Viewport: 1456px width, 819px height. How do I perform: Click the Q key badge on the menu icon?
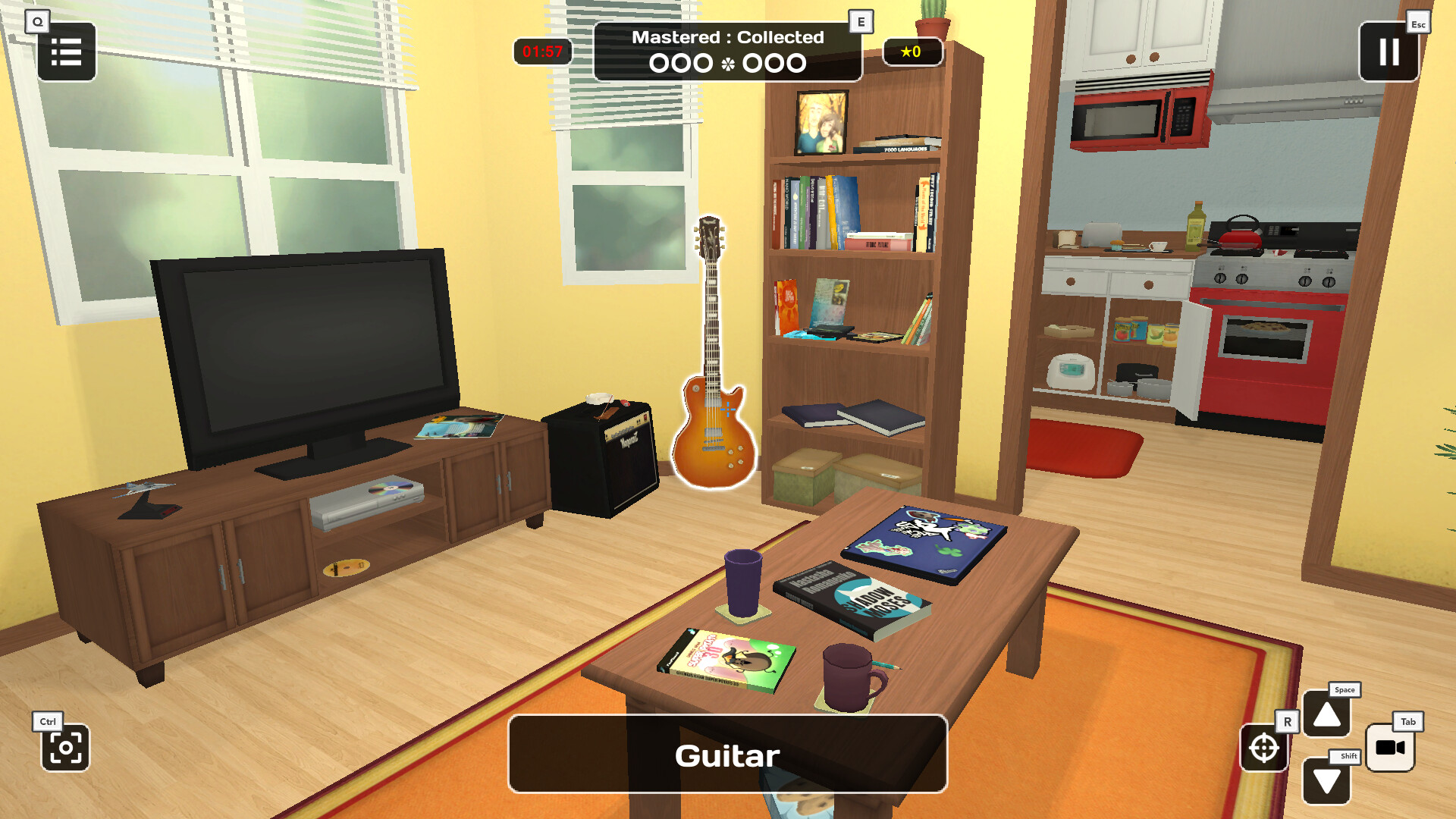pos(36,21)
